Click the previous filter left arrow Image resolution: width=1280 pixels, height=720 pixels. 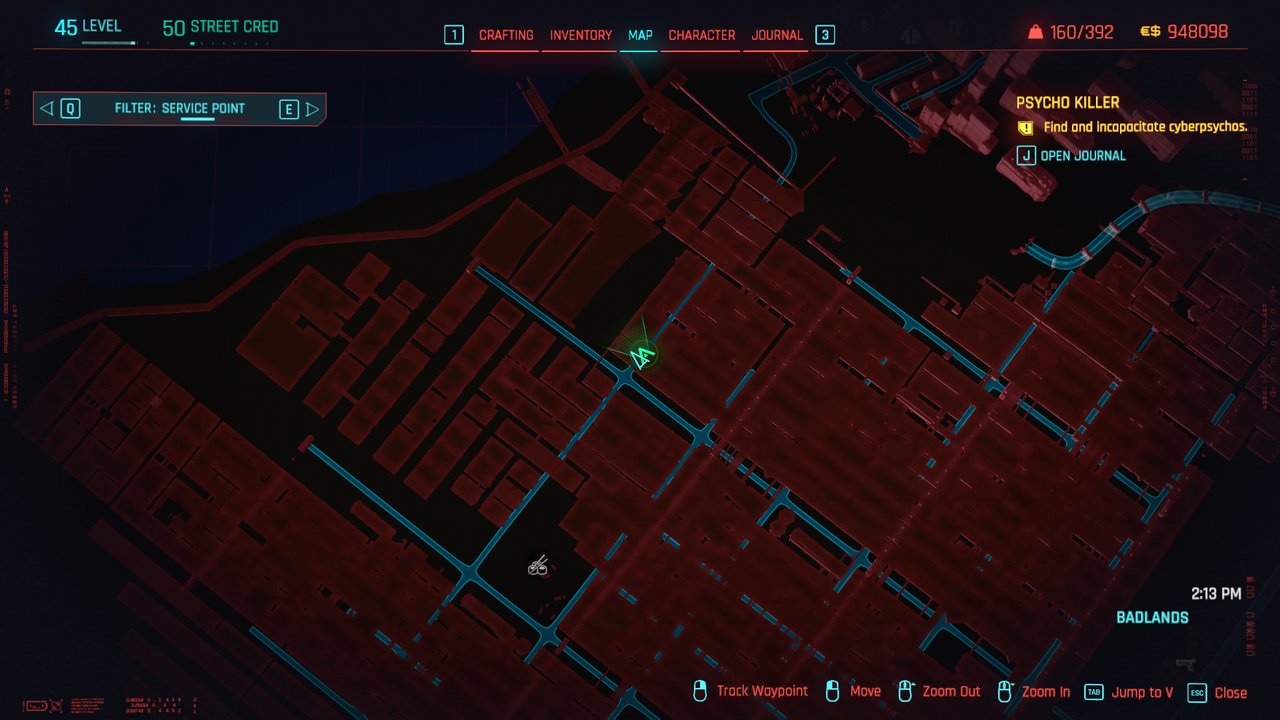coord(46,108)
